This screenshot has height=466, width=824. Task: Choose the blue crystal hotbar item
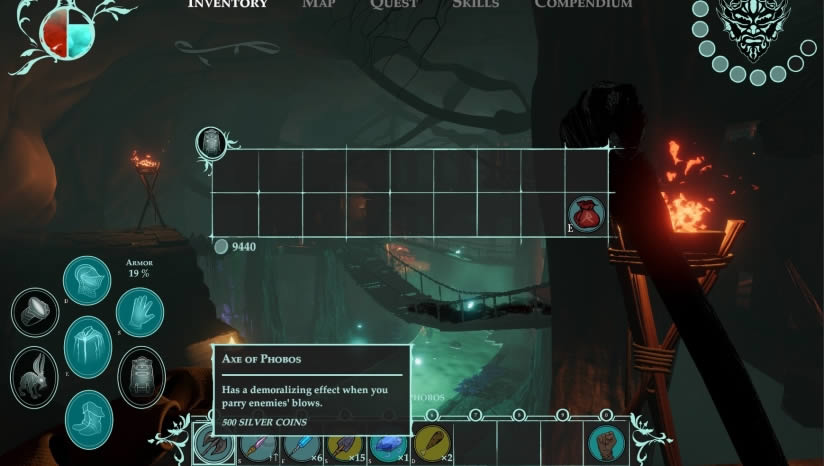387,442
